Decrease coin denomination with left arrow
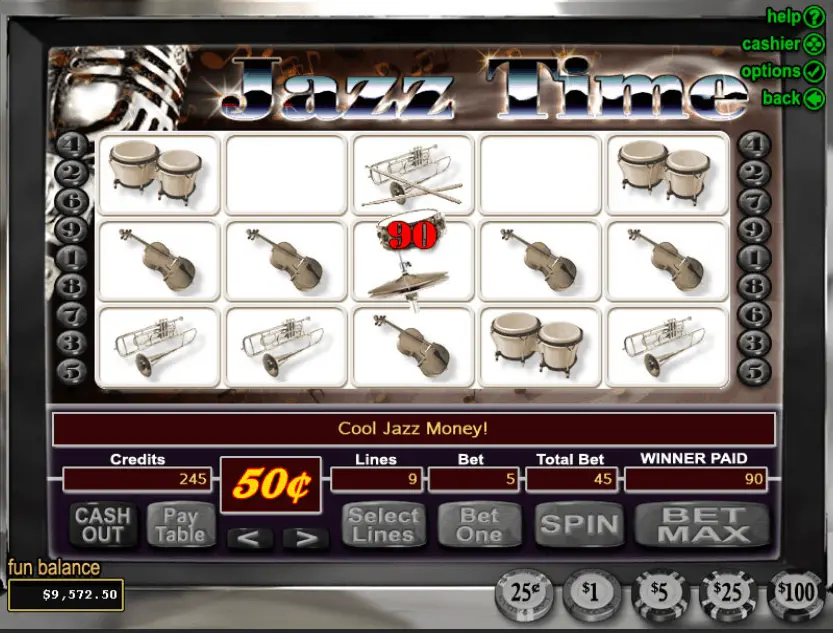The width and height of the screenshot is (833, 633). coord(250,538)
